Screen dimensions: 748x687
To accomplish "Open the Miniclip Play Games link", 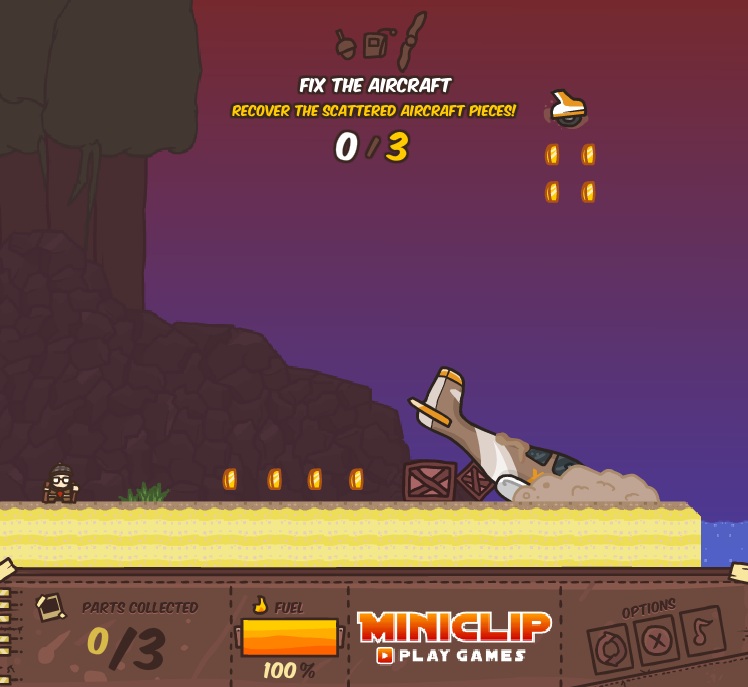I will (x=453, y=637).
